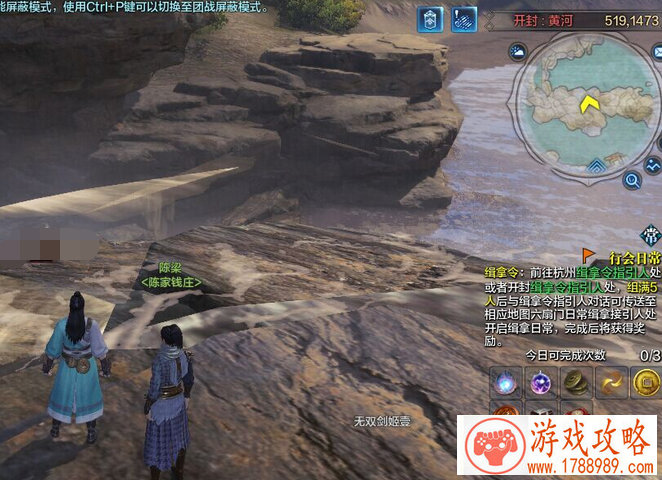662x480 pixels.
Task: Open the blue hexagon badge icon
Action: point(430,18)
